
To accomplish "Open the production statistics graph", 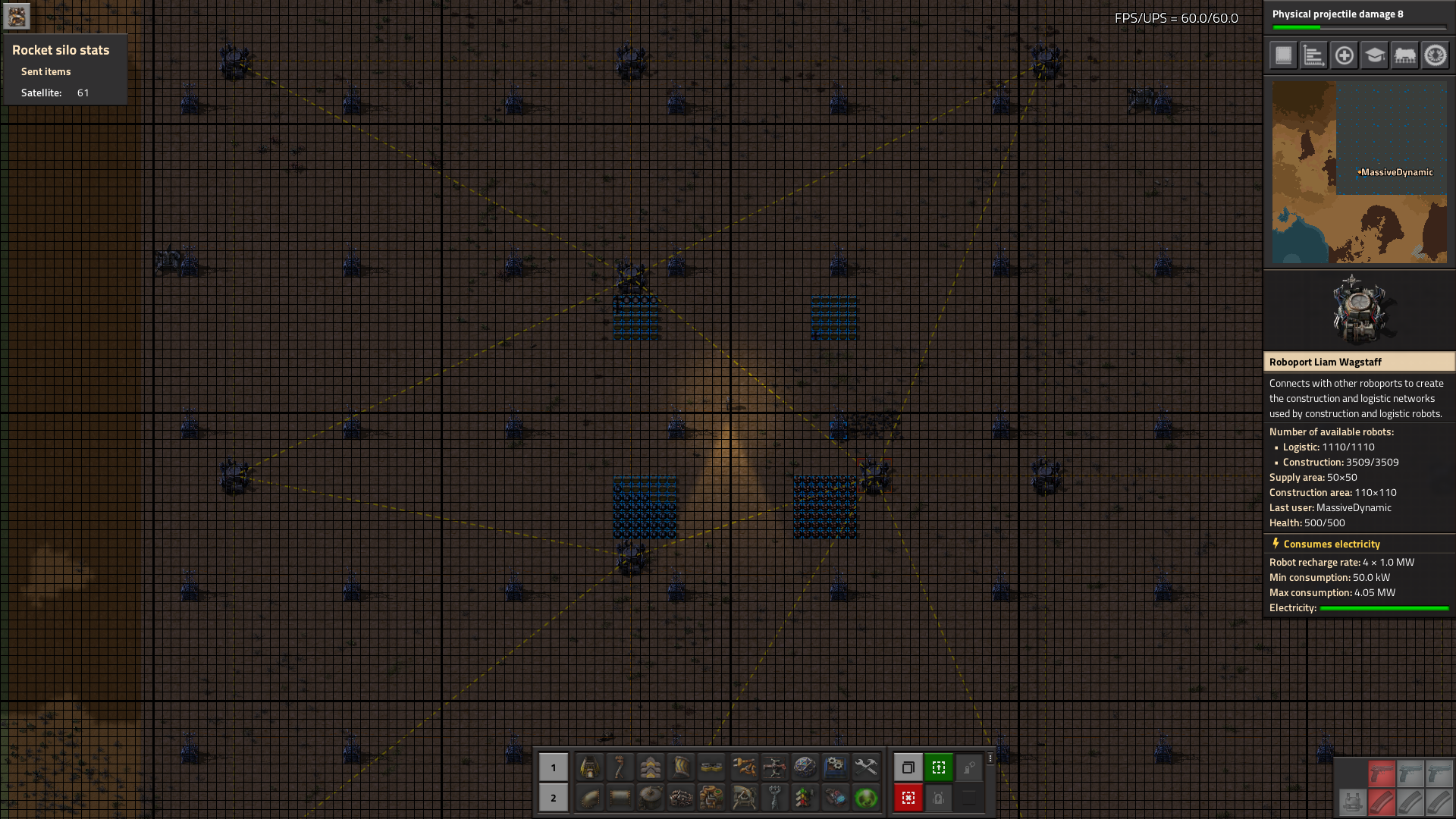I will pyautogui.click(x=1313, y=55).
